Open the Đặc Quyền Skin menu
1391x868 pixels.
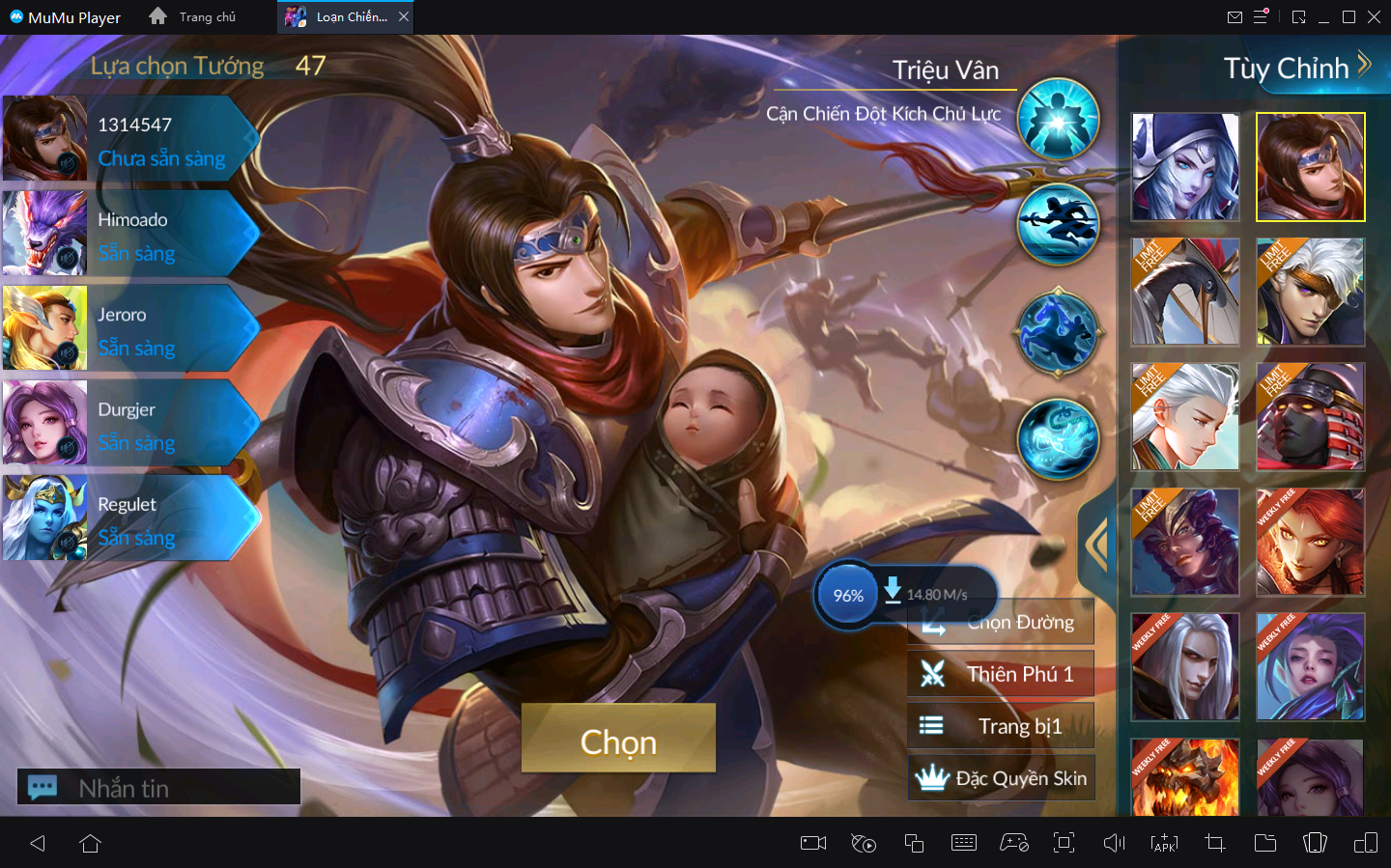[1001, 778]
